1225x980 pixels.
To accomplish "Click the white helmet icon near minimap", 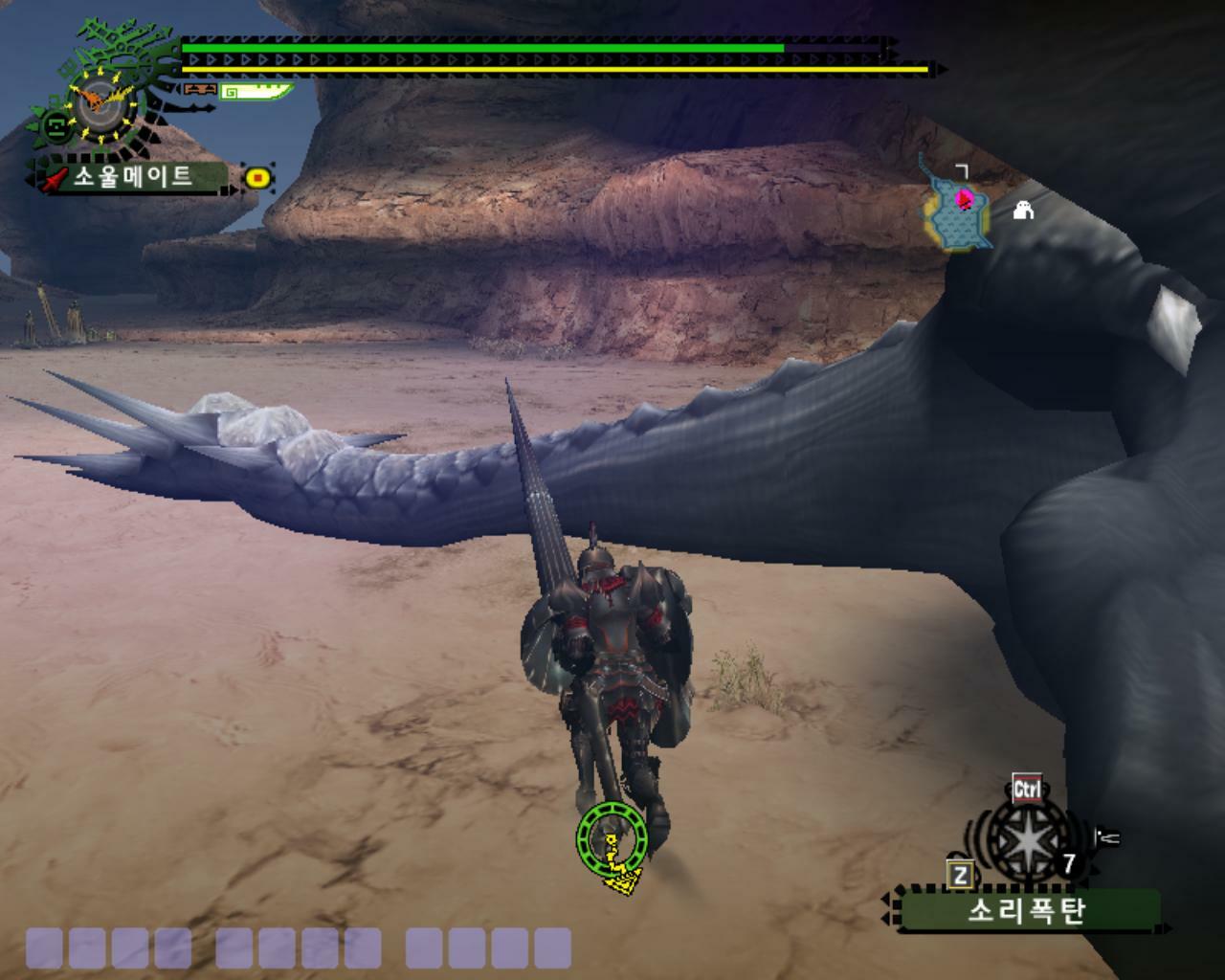I will click(1023, 209).
